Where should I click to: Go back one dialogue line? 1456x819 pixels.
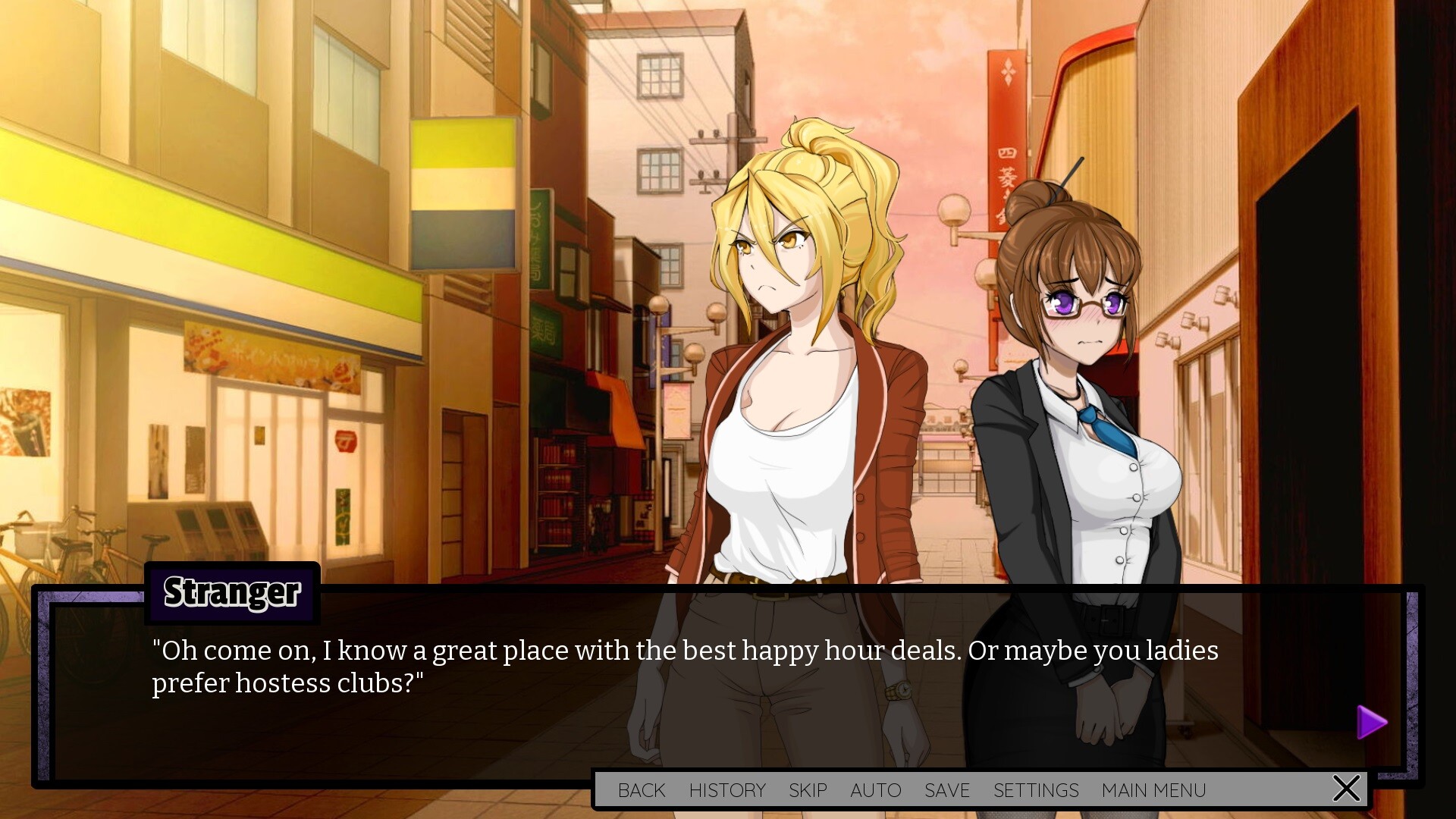(x=642, y=790)
